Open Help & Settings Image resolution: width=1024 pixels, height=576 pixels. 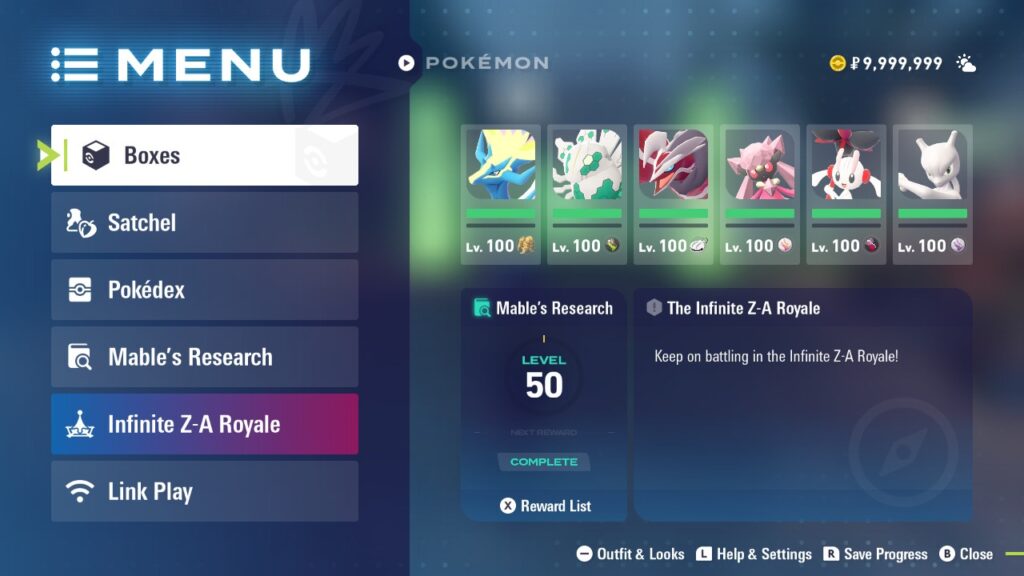pyautogui.click(x=754, y=554)
